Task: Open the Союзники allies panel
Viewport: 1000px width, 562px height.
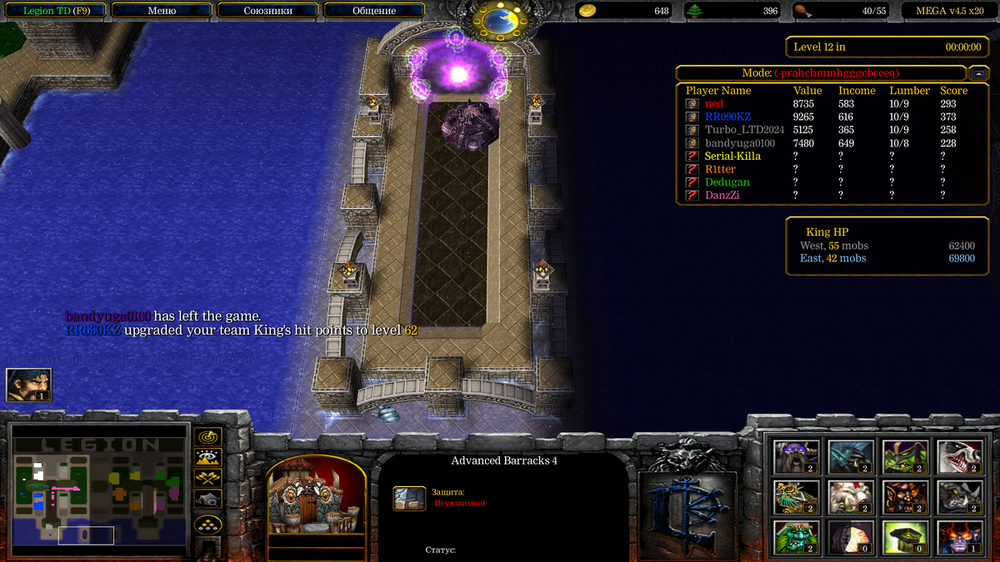Action: [268, 10]
